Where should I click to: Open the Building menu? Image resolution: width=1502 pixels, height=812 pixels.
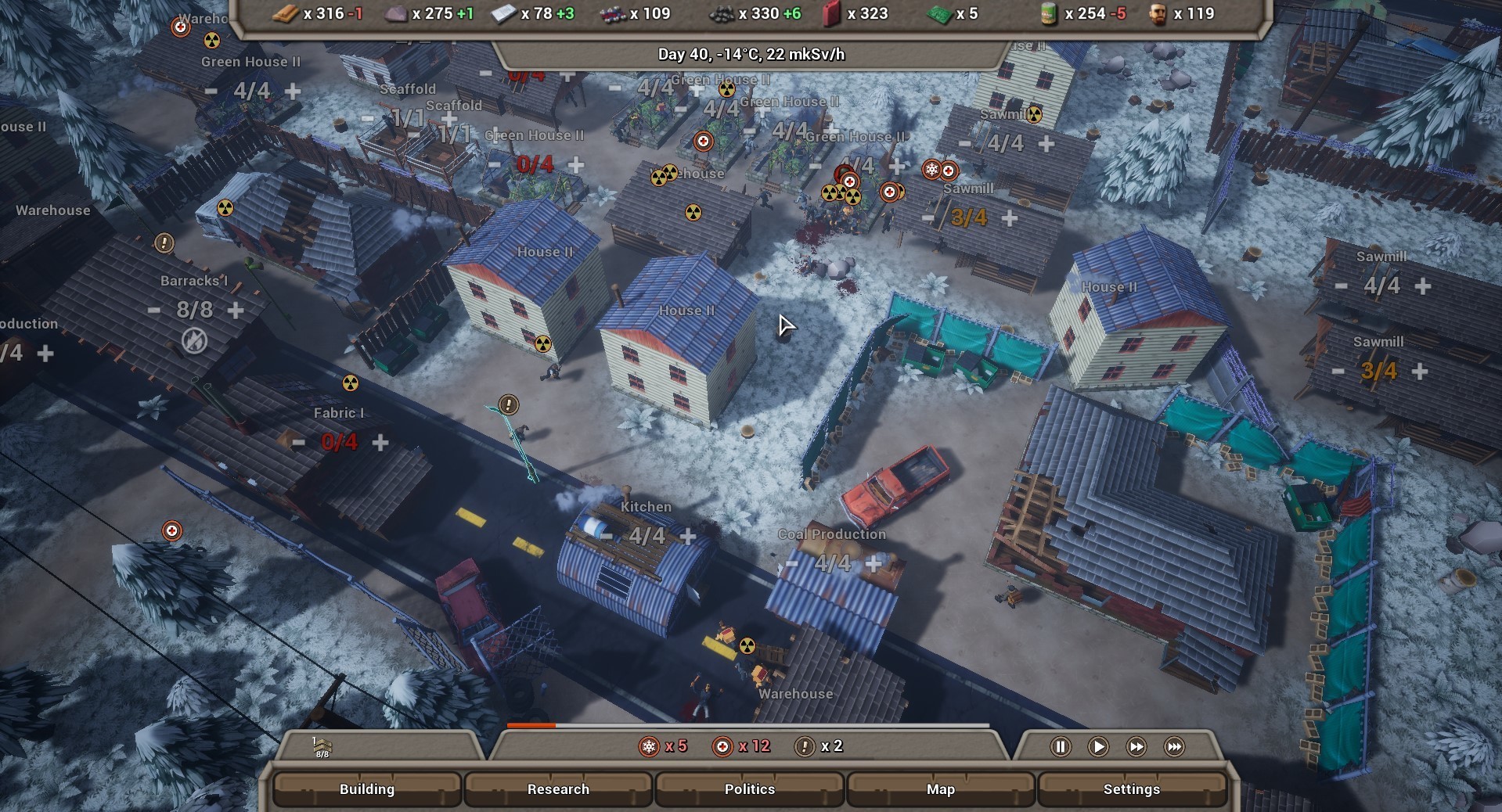(x=366, y=789)
